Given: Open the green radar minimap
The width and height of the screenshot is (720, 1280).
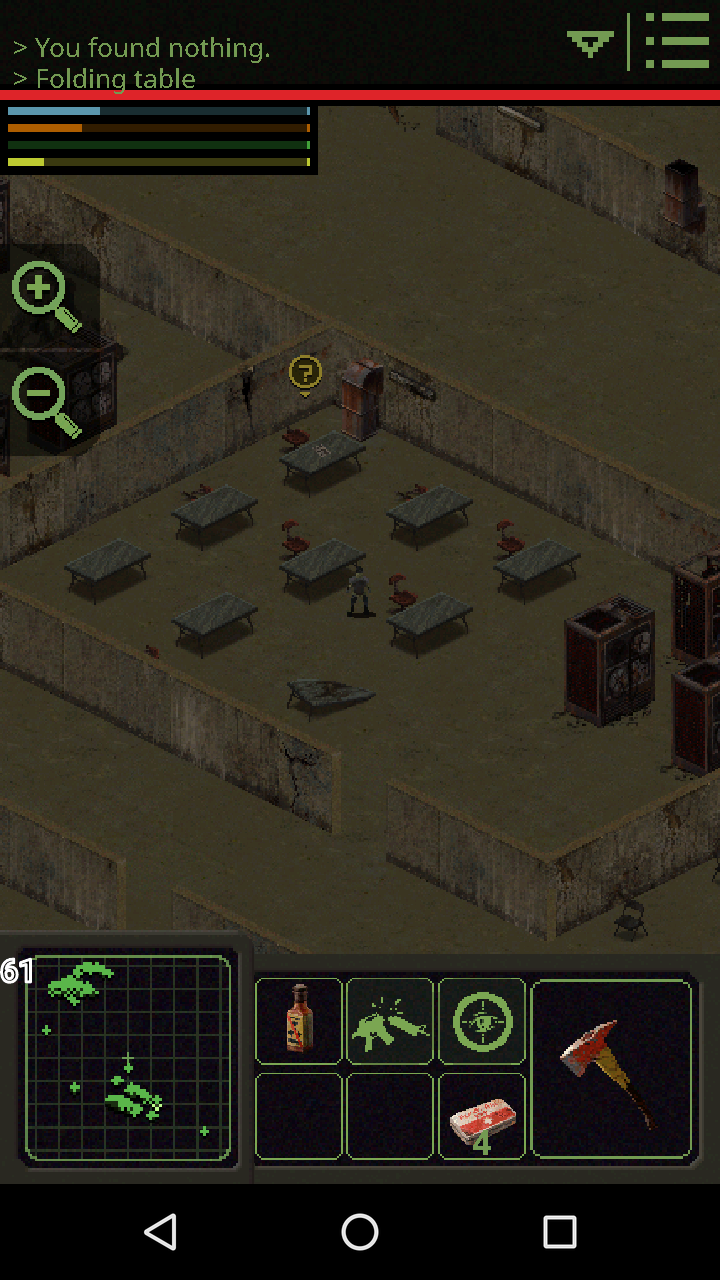Looking at the screenshot, I should tap(128, 1058).
